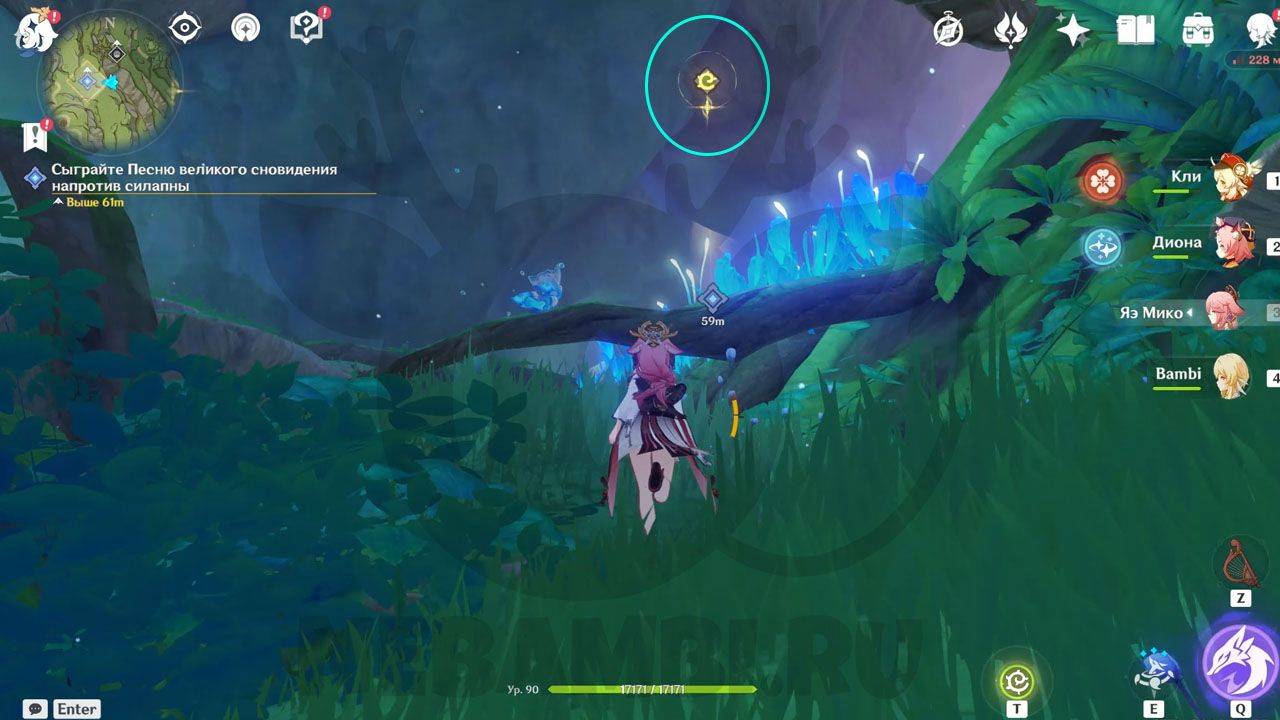Screen dimensions: 1280x720
Task: Open the inventory backpack icon
Action: 1198,30
